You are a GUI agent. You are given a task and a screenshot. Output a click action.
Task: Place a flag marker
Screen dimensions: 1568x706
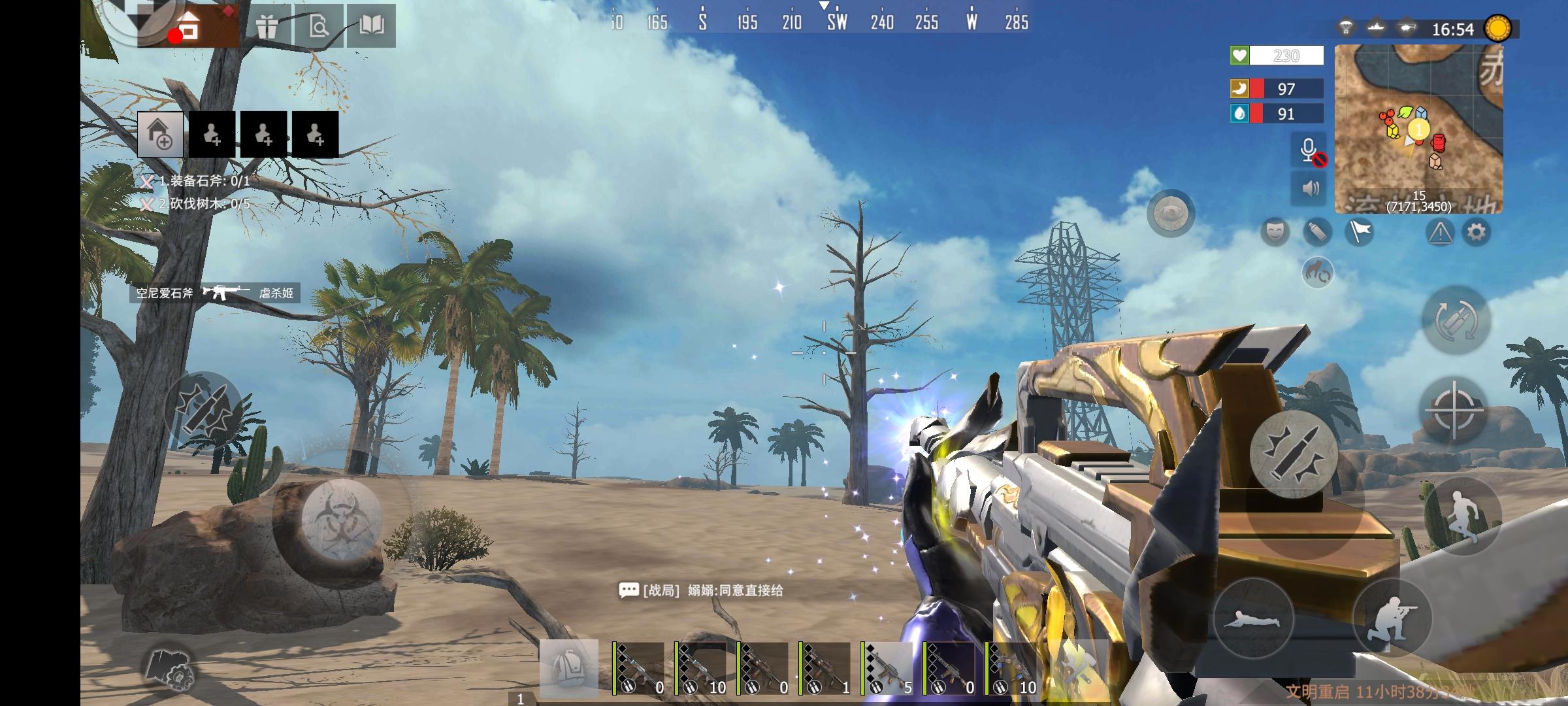(1359, 231)
